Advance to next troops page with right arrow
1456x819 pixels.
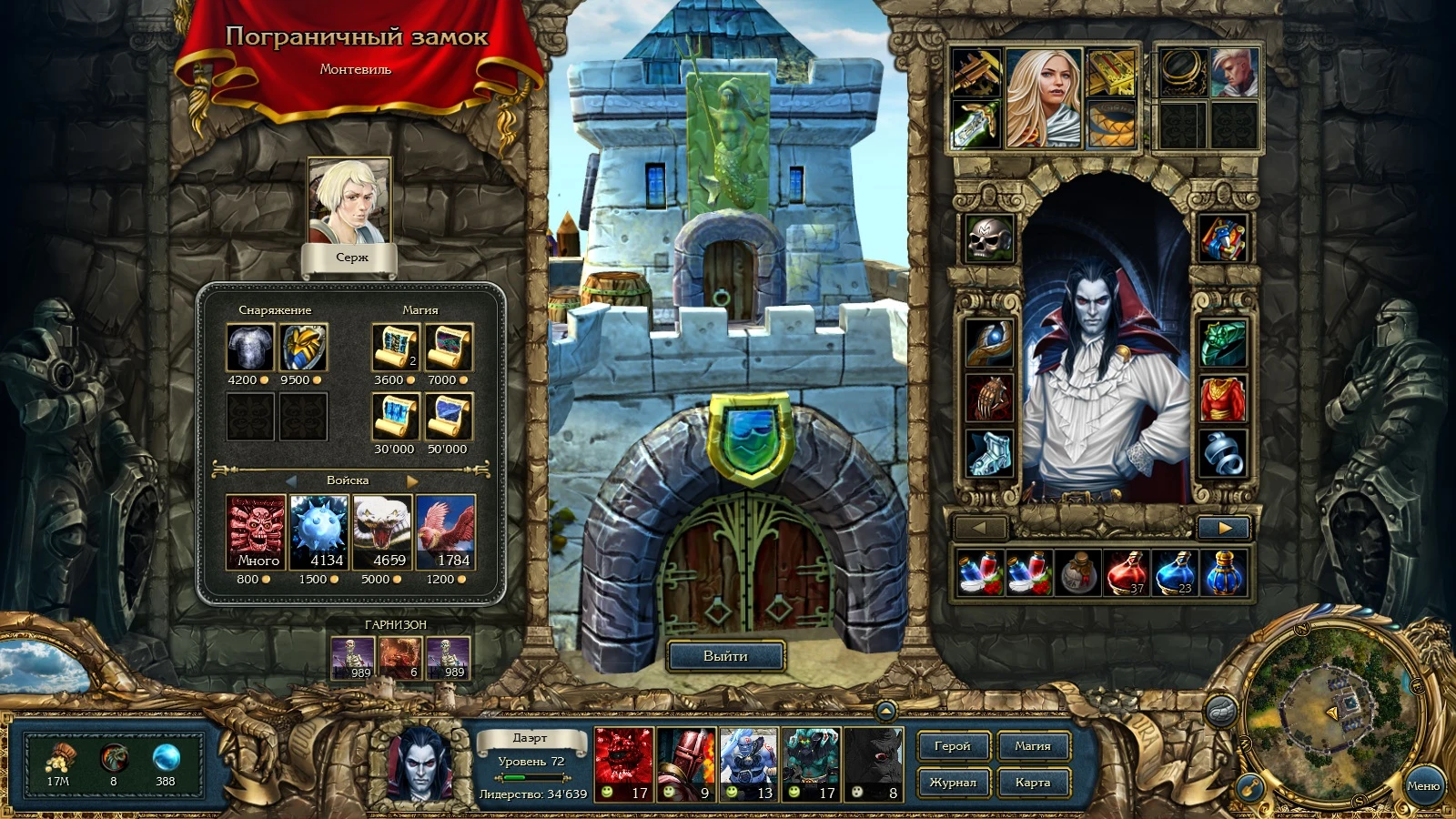tap(414, 483)
